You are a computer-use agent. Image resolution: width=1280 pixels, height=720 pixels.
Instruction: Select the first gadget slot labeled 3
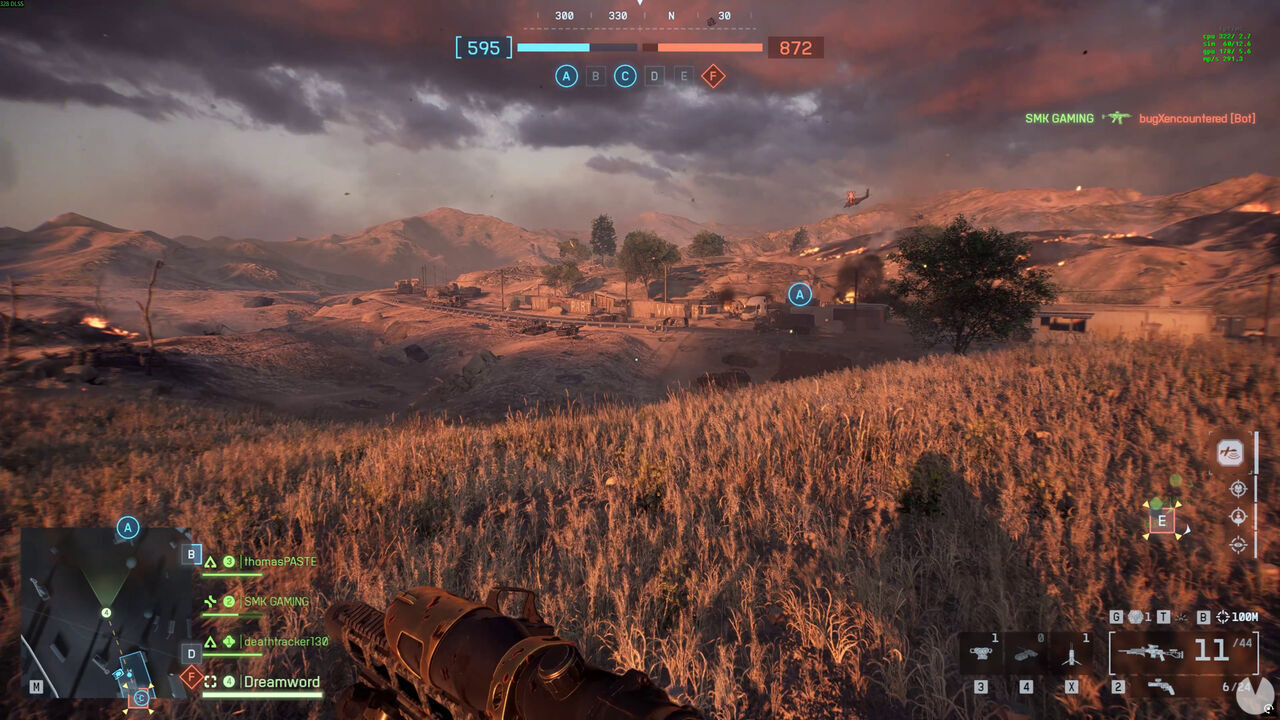pyautogui.click(x=981, y=653)
